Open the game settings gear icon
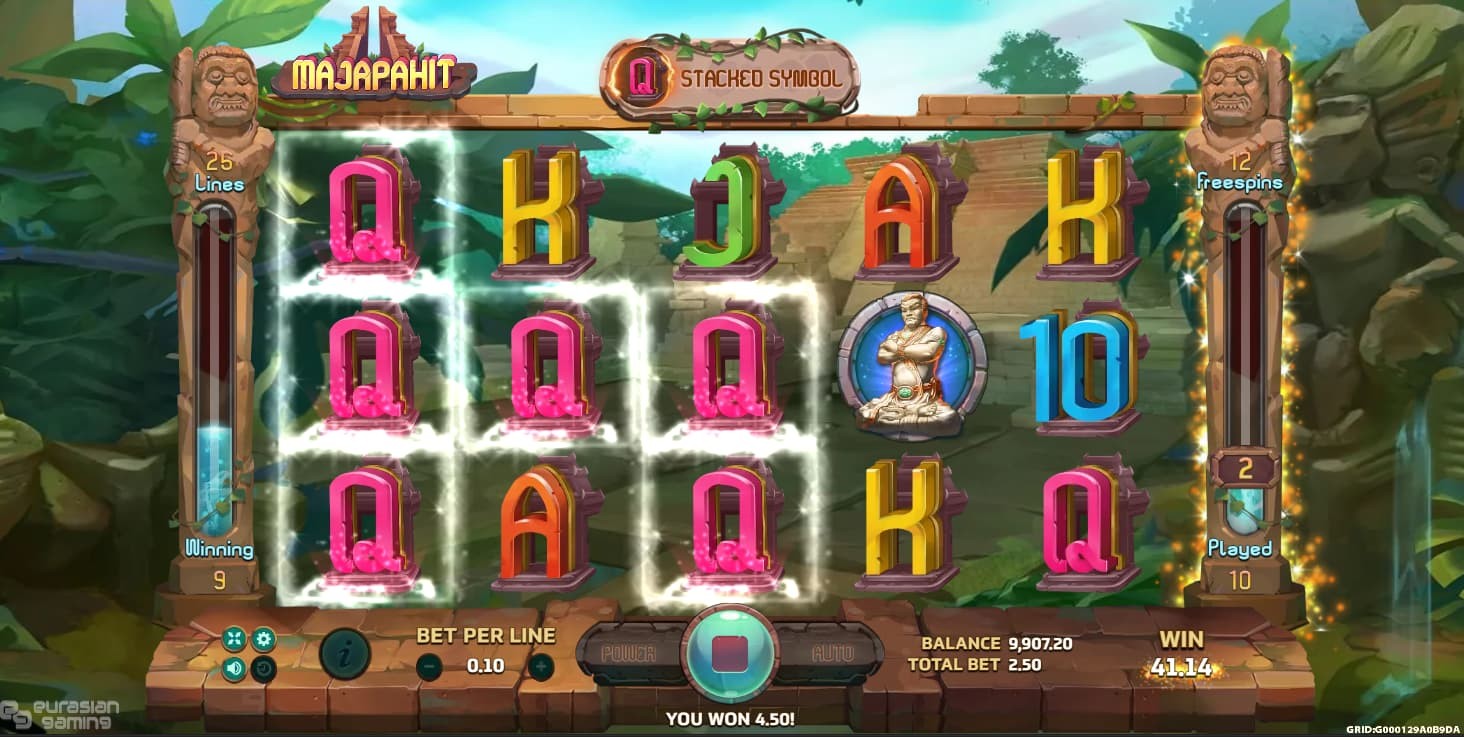This screenshot has width=1464, height=737. (263, 638)
